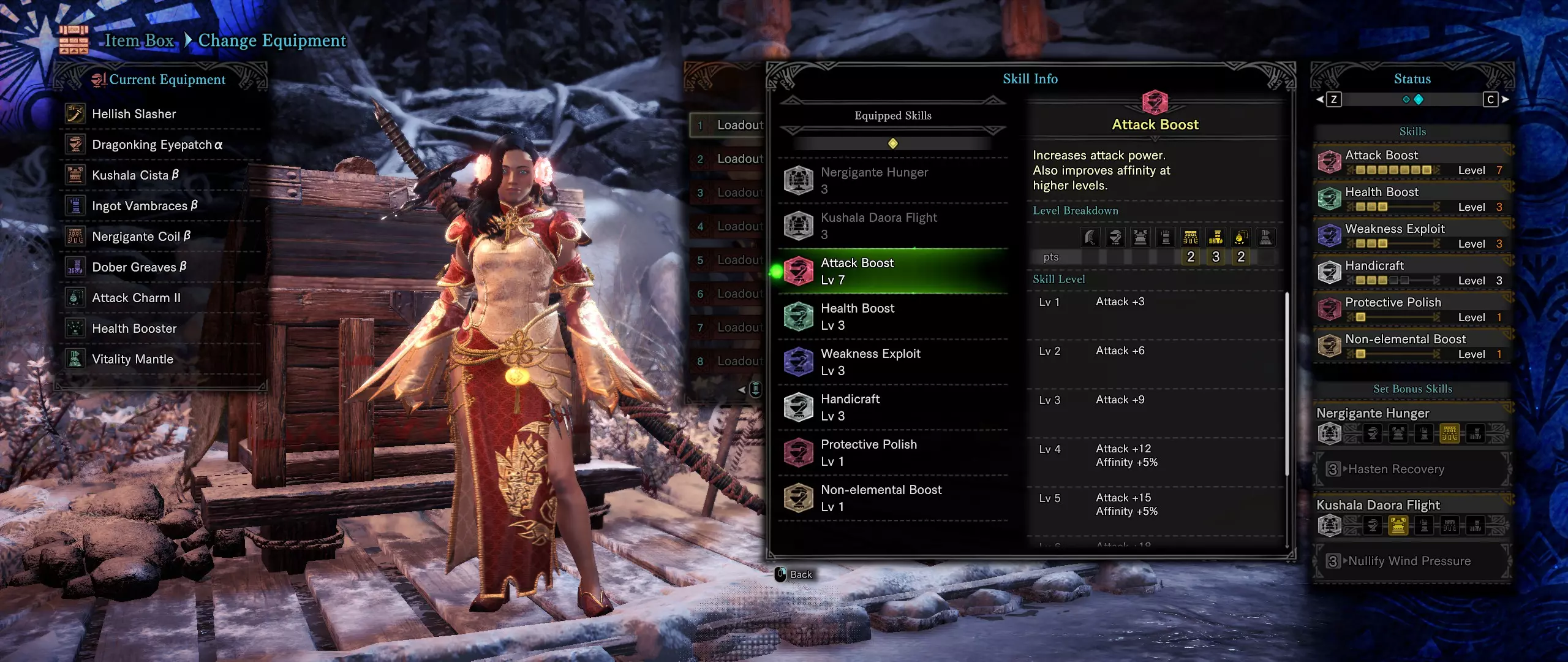Image resolution: width=1568 pixels, height=662 pixels.
Task: Show Handicraft Lv 3 skill details
Action: 892,407
